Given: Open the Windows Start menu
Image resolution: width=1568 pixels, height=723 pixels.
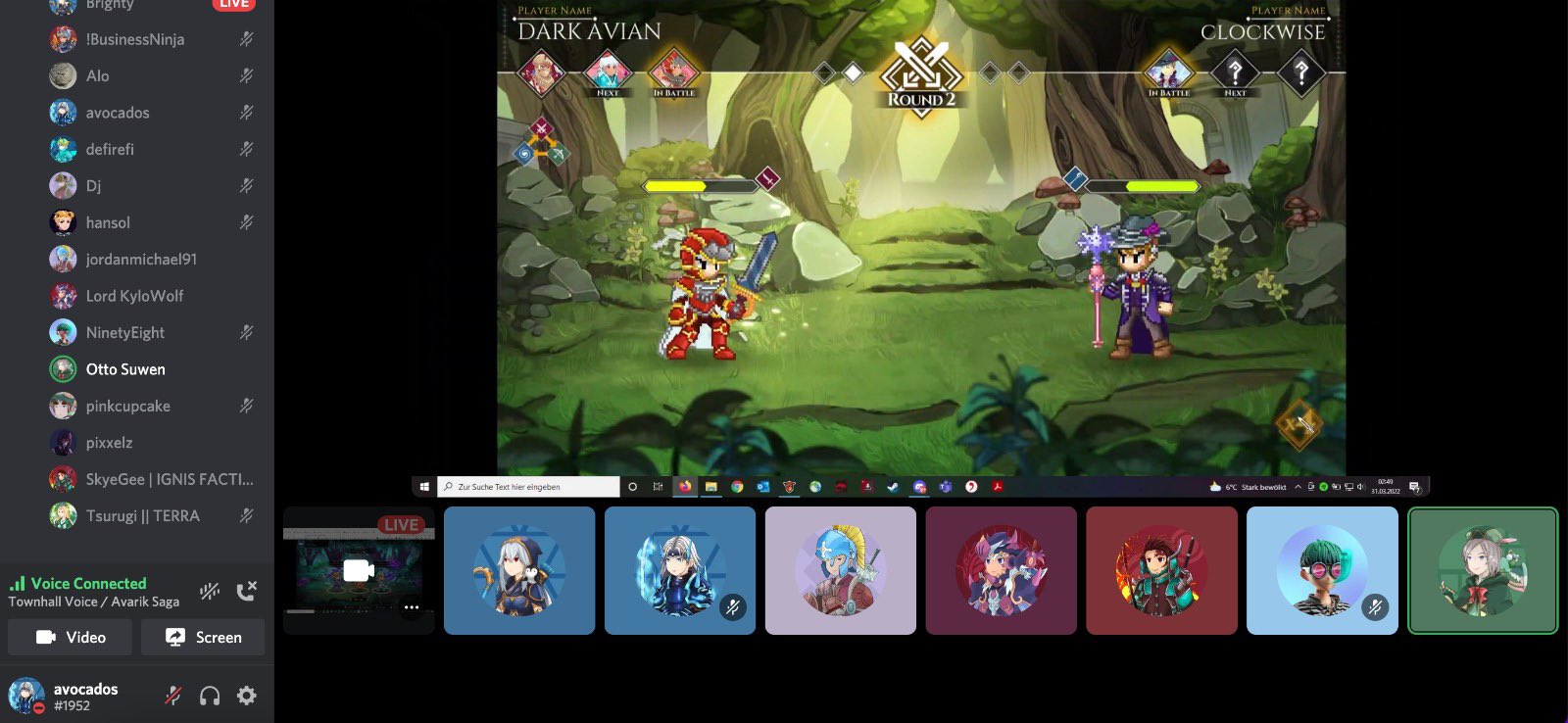Looking at the screenshot, I should click(423, 485).
